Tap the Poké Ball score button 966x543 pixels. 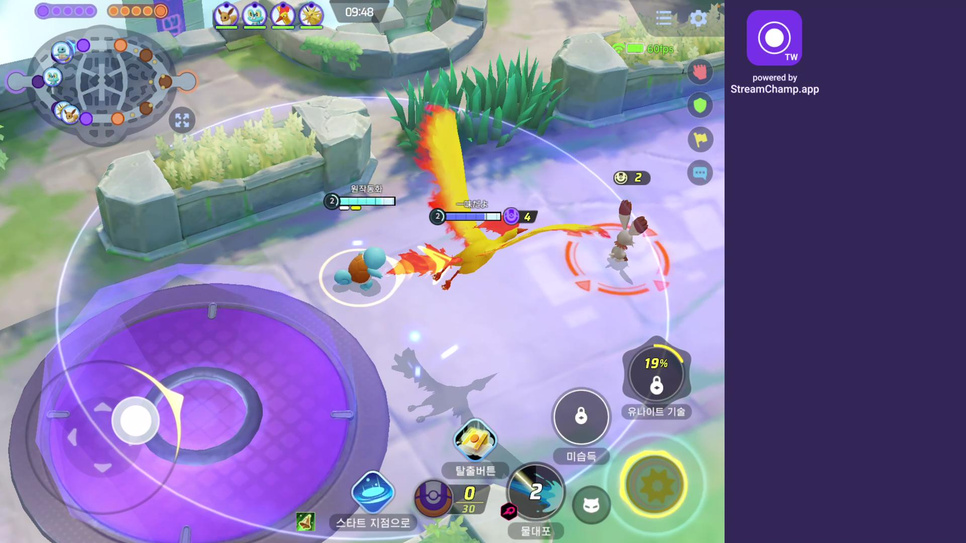tap(434, 497)
